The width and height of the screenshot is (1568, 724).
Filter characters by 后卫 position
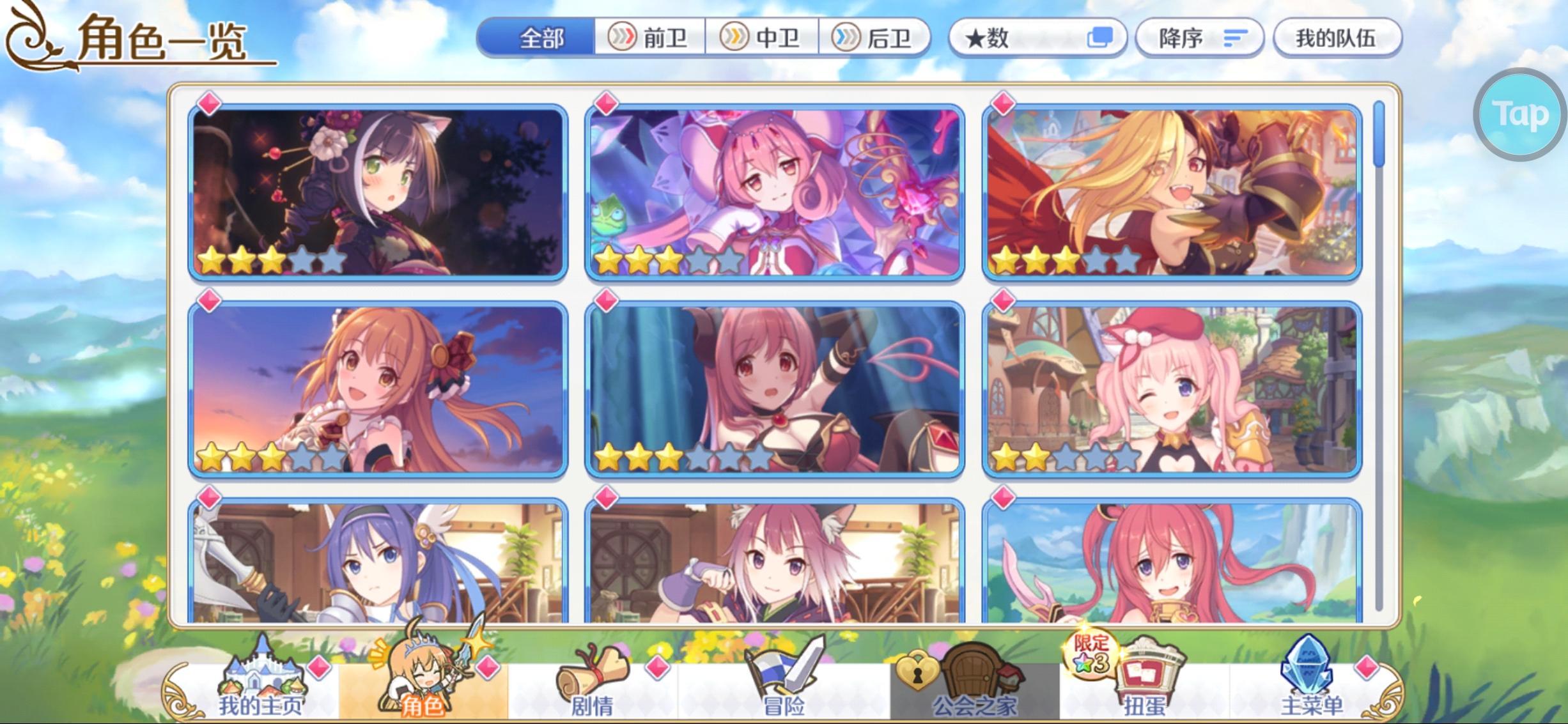tap(876, 38)
